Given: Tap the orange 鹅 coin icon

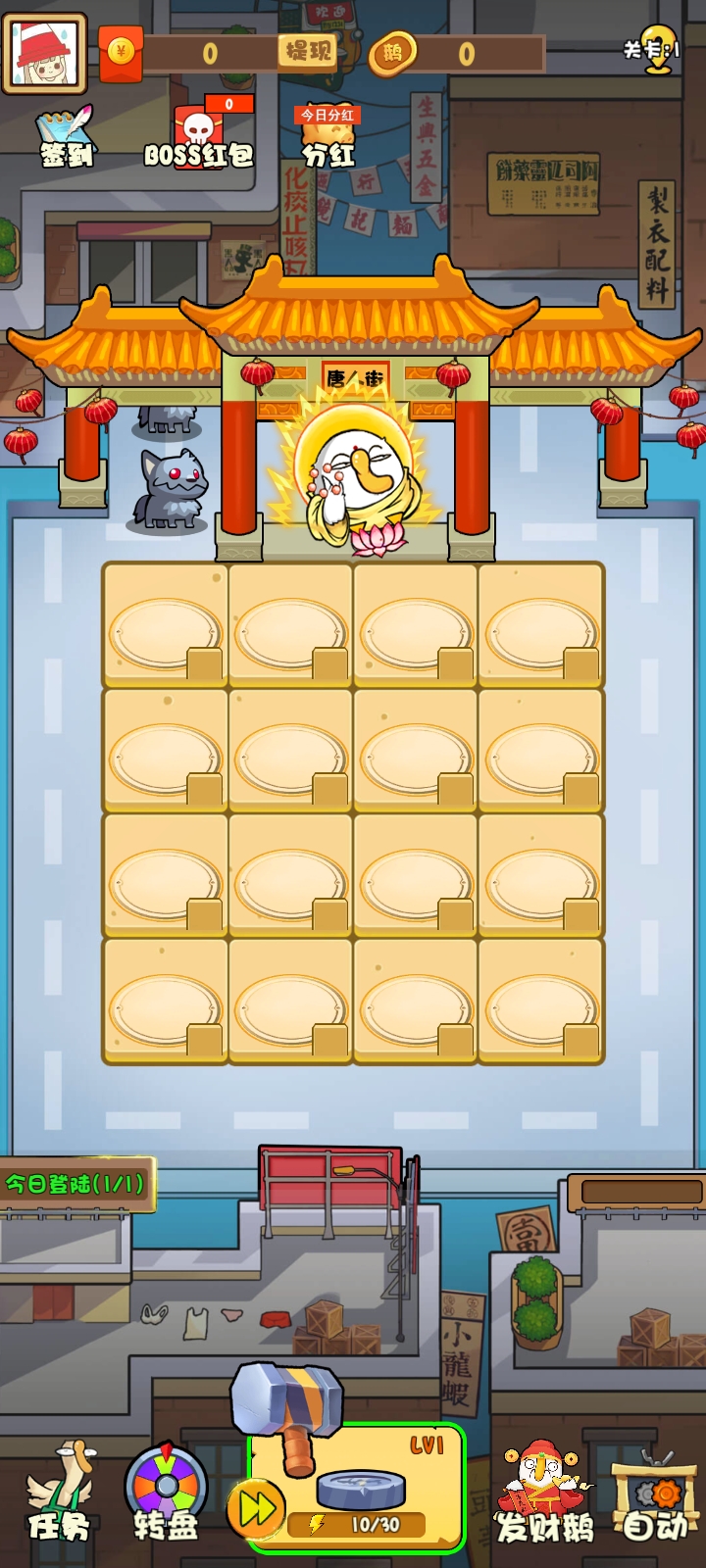Looking at the screenshot, I should coord(392,53).
